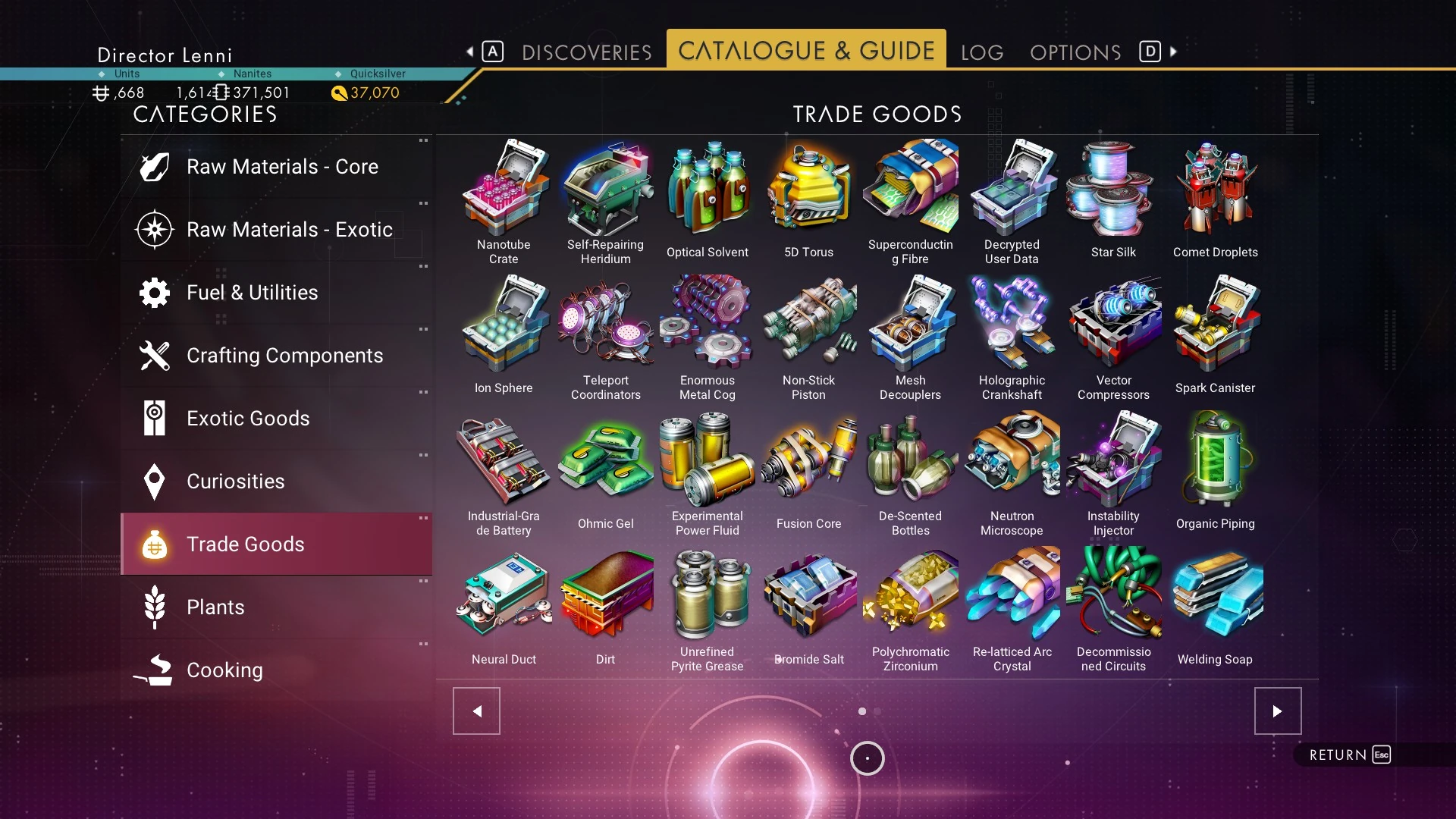Click the Units currency icon

(101, 93)
